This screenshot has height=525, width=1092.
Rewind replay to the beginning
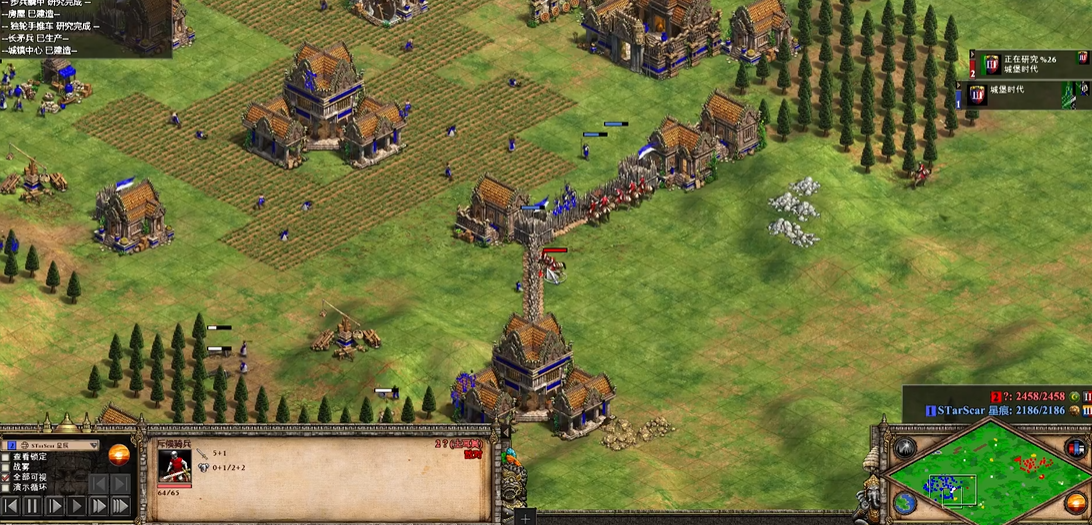[9, 506]
